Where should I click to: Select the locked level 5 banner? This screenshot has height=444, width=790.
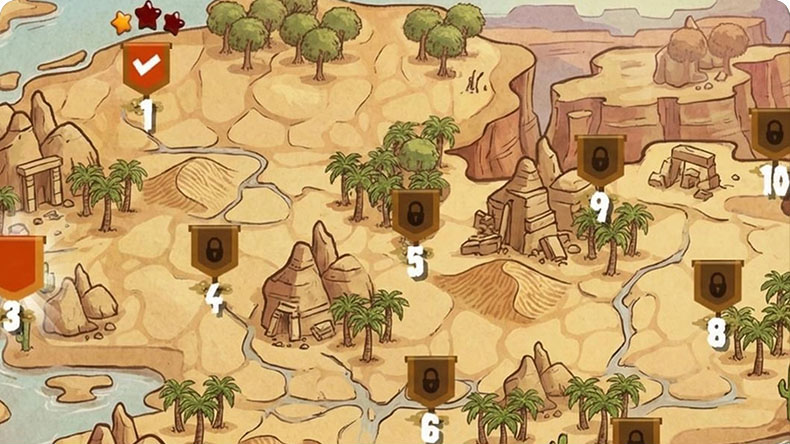pyautogui.click(x=415, y=214)
